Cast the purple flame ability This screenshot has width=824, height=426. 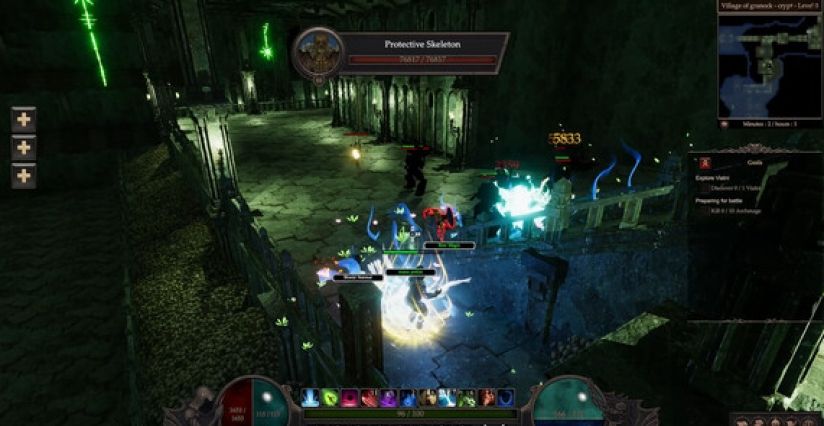(x=388, y=398)
